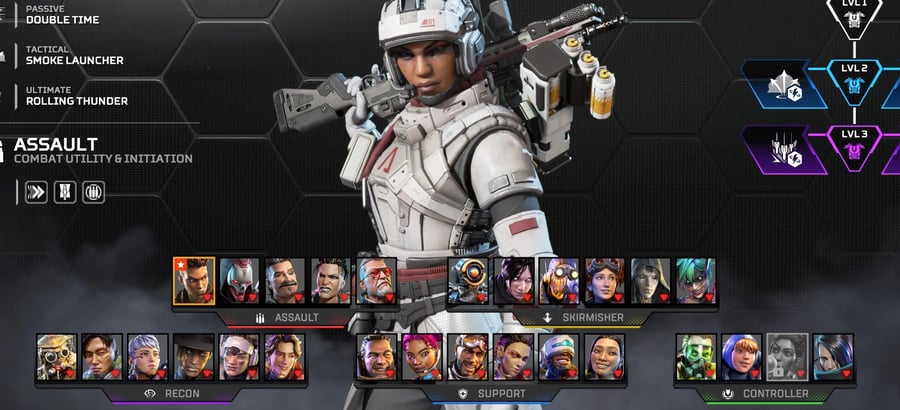Select the Pathfinder robot portrait
The height and width of the screenshot is (410, 900).
(467, 281)
